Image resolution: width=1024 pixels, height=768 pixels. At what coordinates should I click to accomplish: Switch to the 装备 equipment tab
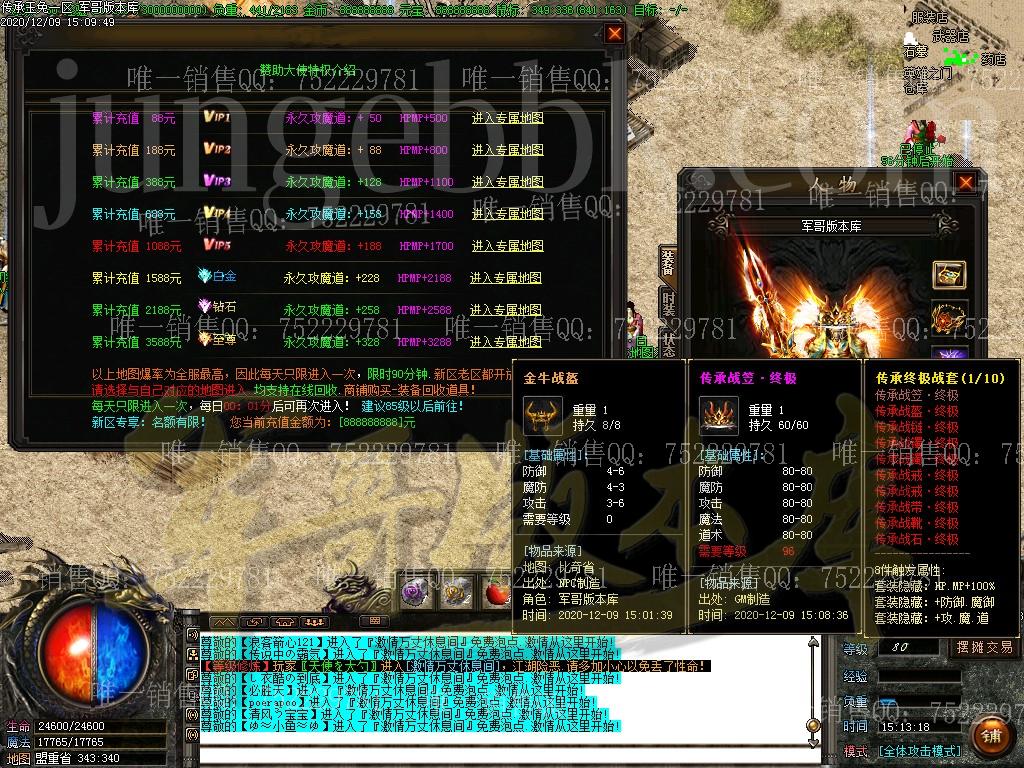click(x=668, y=263)
